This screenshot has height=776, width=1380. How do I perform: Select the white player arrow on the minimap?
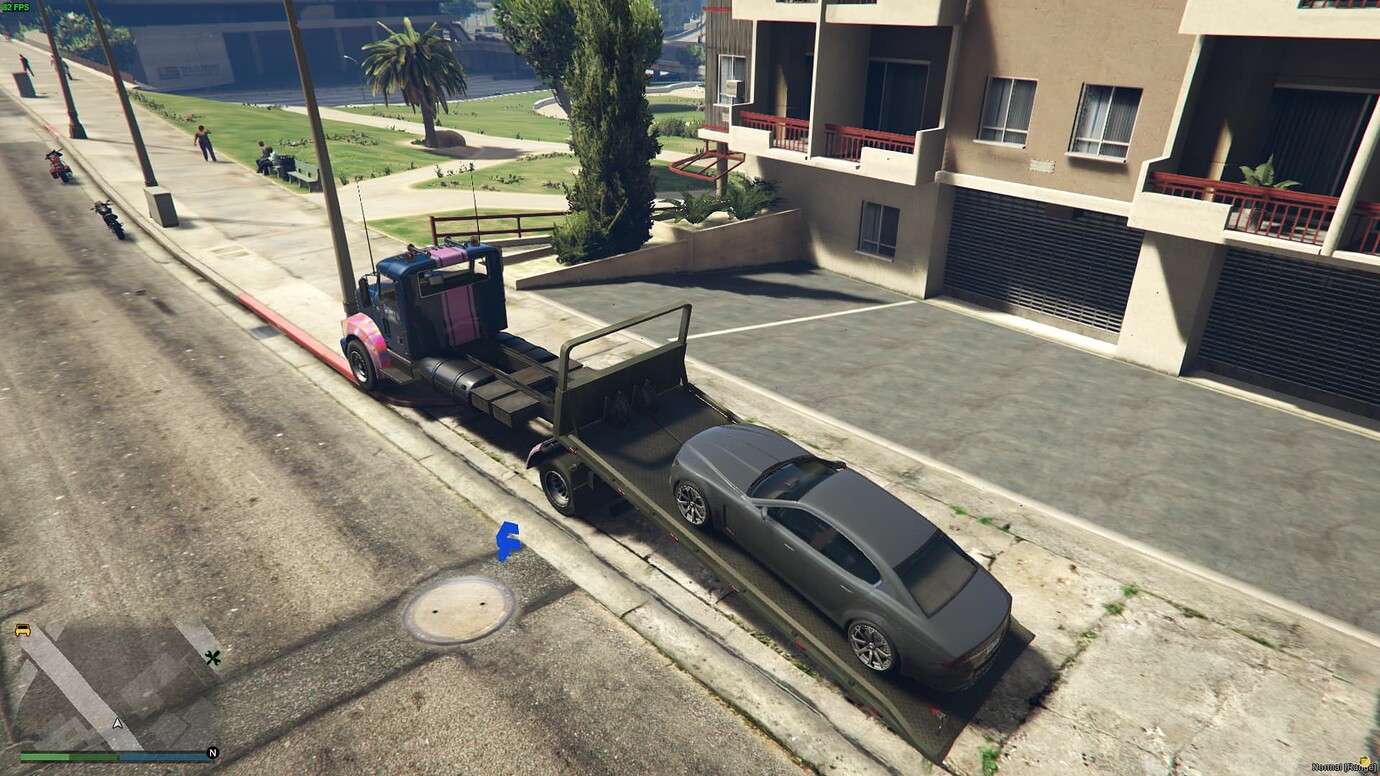point(117,723)
